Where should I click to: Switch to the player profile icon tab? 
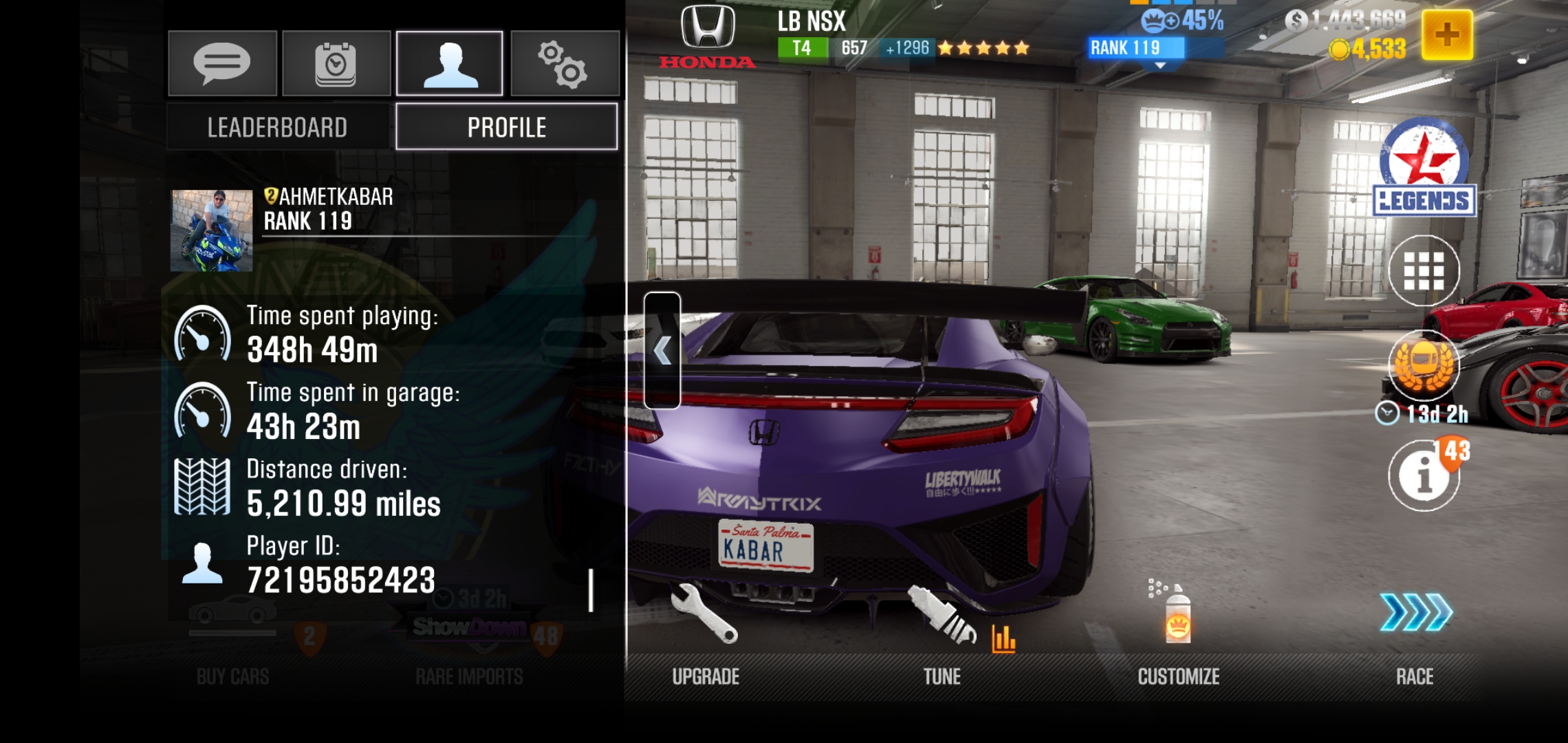pos(450,63)
